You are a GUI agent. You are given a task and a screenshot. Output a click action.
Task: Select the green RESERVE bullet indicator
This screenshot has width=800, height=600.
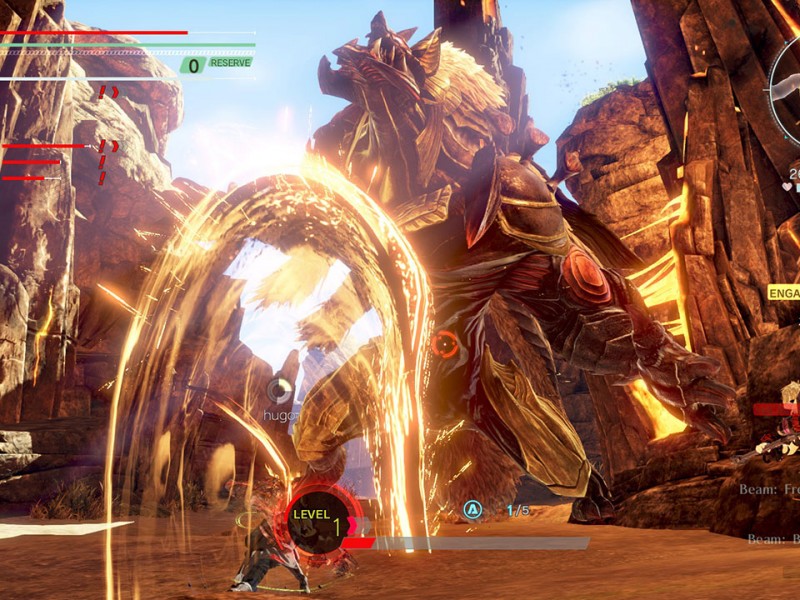[218, 64]
